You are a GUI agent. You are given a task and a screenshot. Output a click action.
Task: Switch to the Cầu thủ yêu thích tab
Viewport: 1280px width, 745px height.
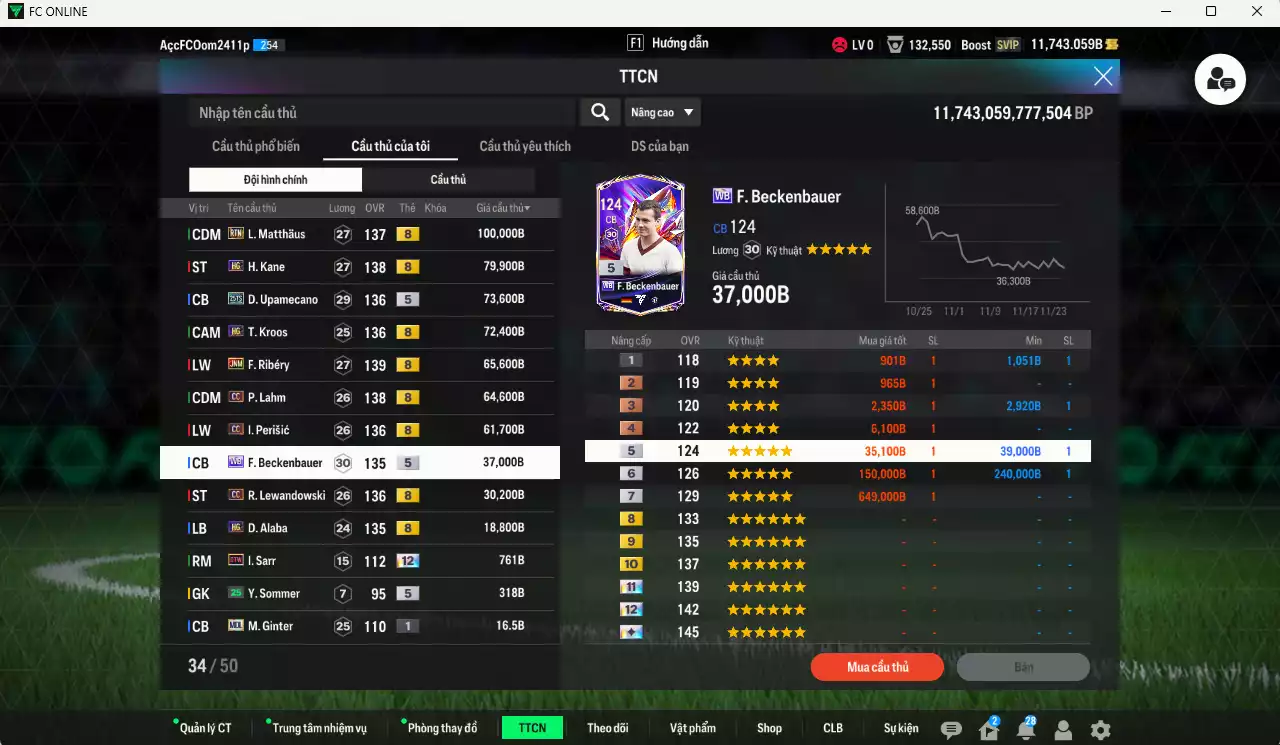(x=523, y=145)
